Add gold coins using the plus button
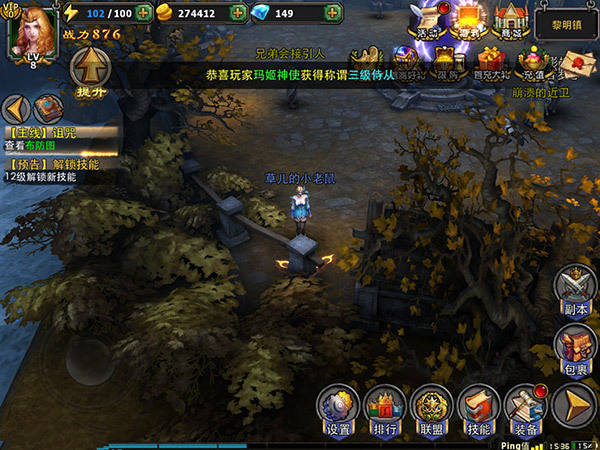This screenshot has width=600, height=450. [237, 14]
